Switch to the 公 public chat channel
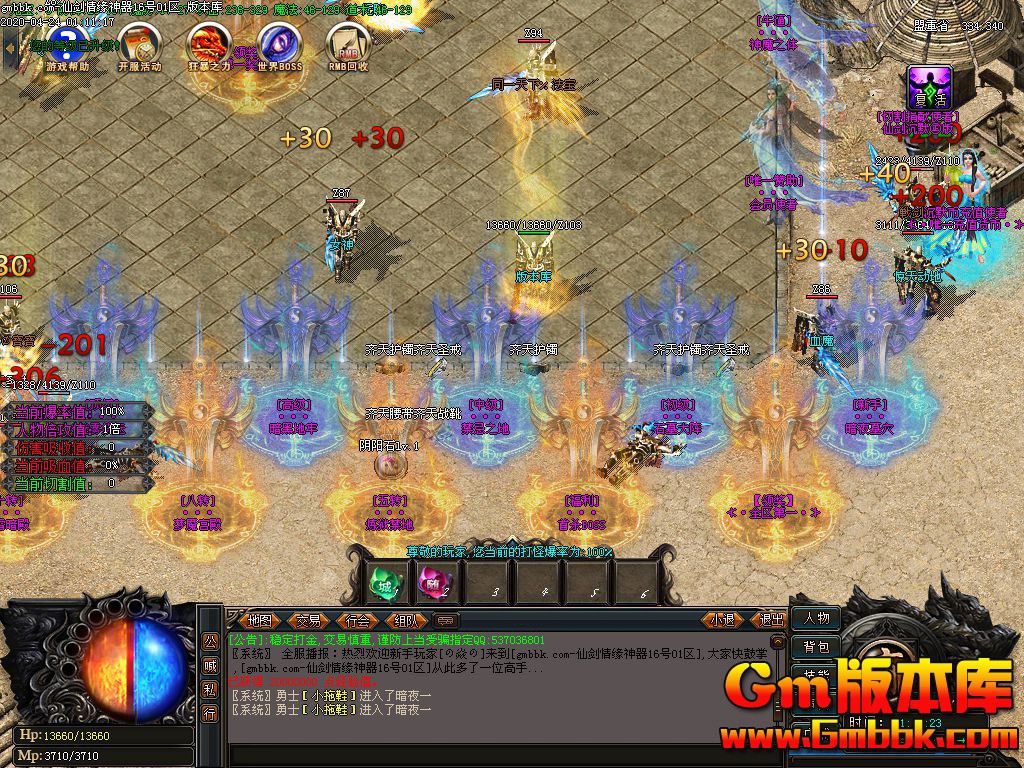 coord(210,642)
